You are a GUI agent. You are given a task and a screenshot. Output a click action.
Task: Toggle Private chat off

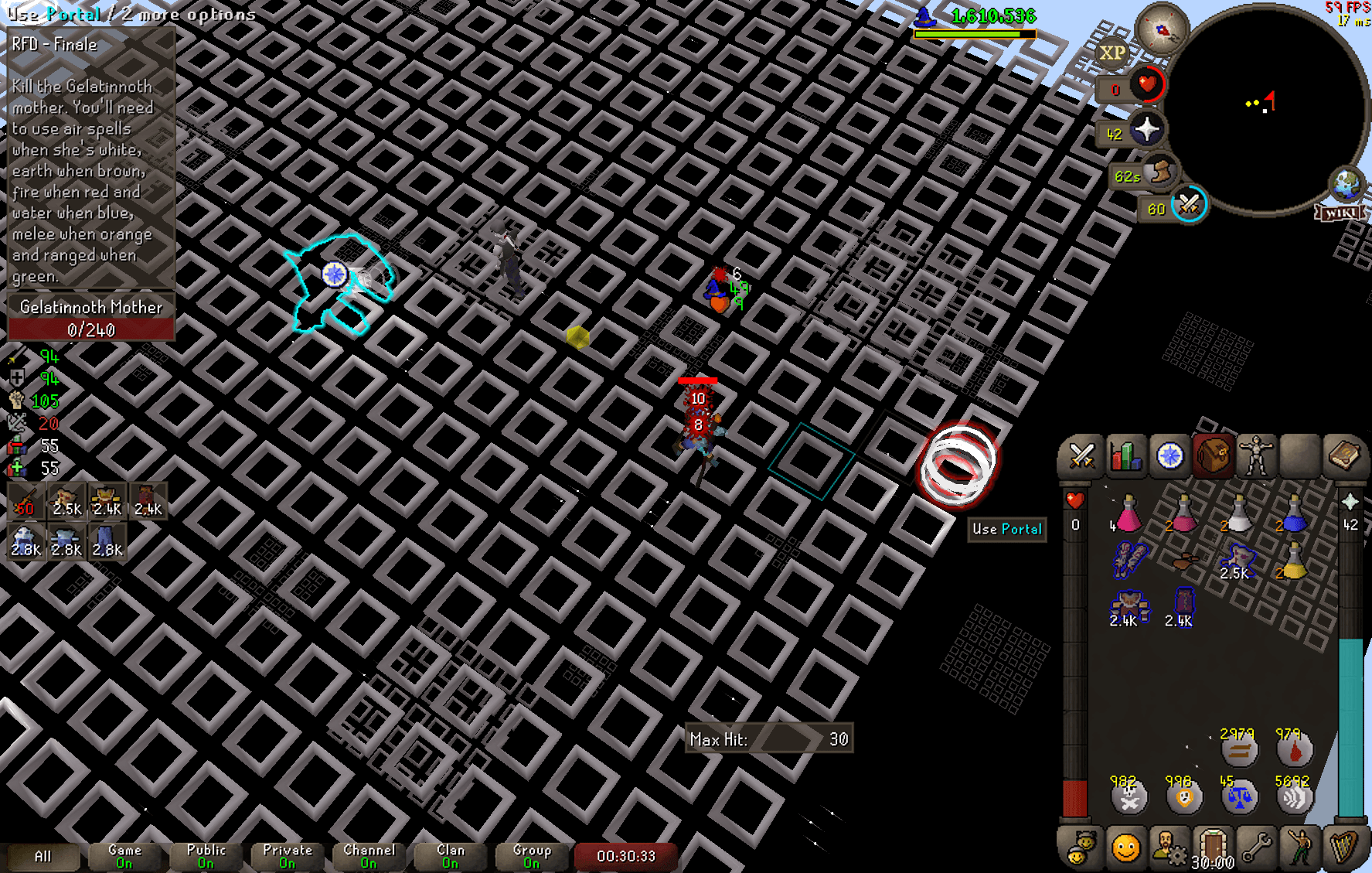click(x=287, y=854)
